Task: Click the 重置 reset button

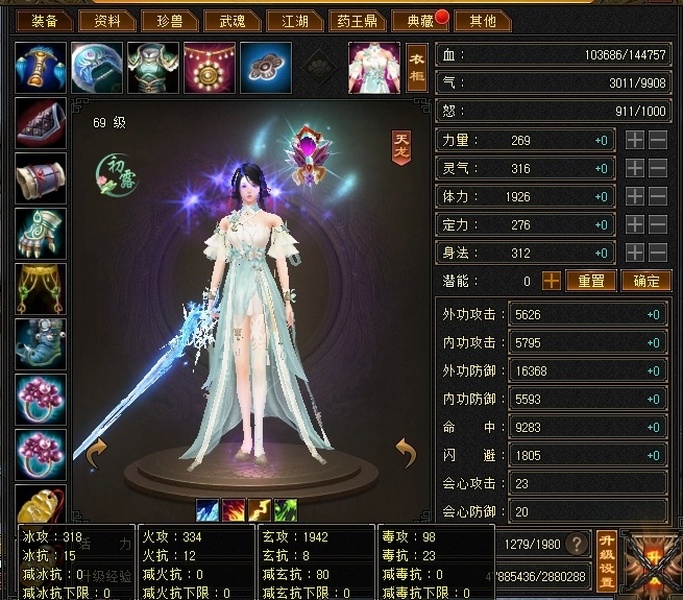Action: (x=591, y=281)
